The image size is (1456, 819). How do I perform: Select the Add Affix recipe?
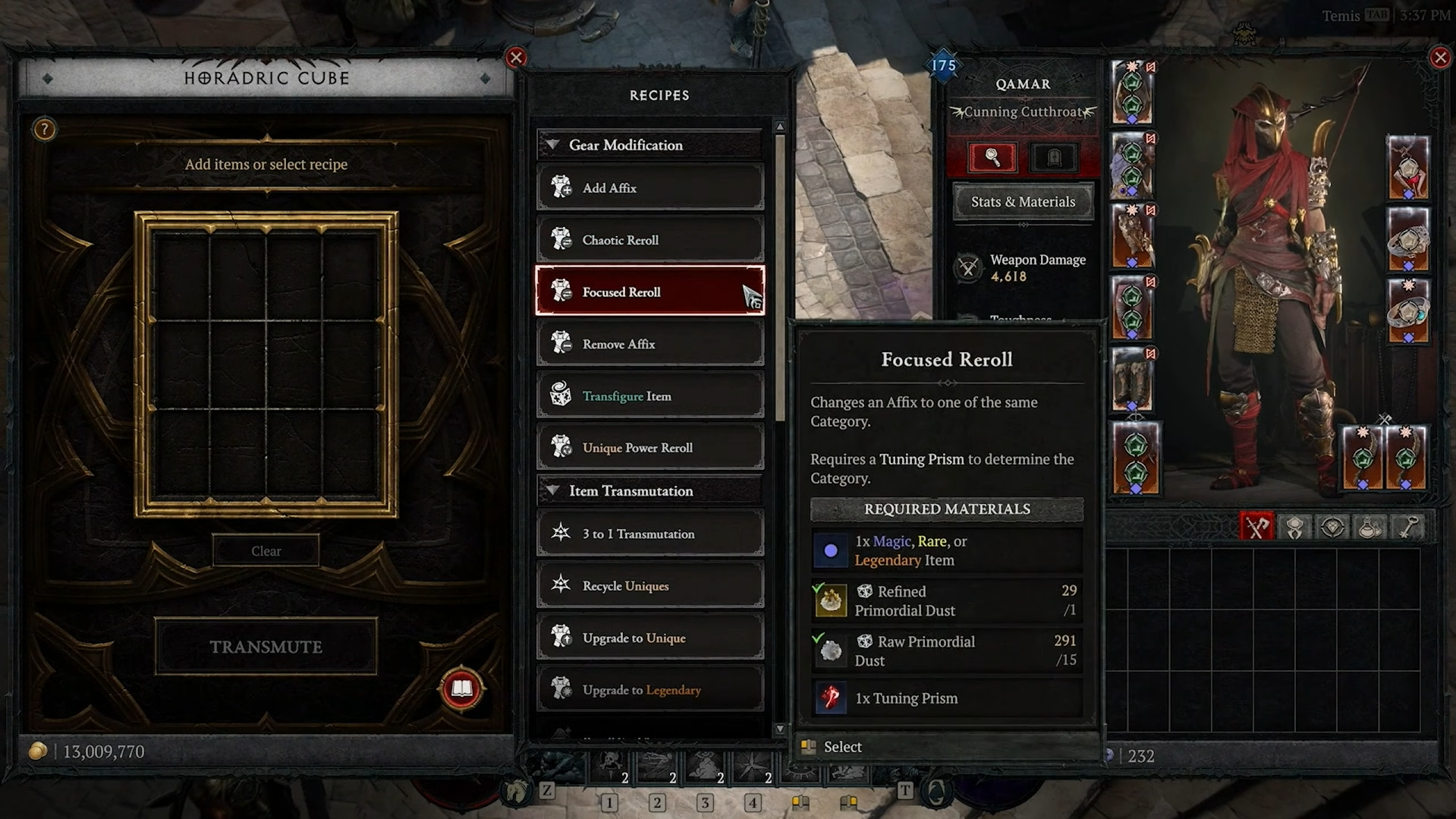coord(649,188)
